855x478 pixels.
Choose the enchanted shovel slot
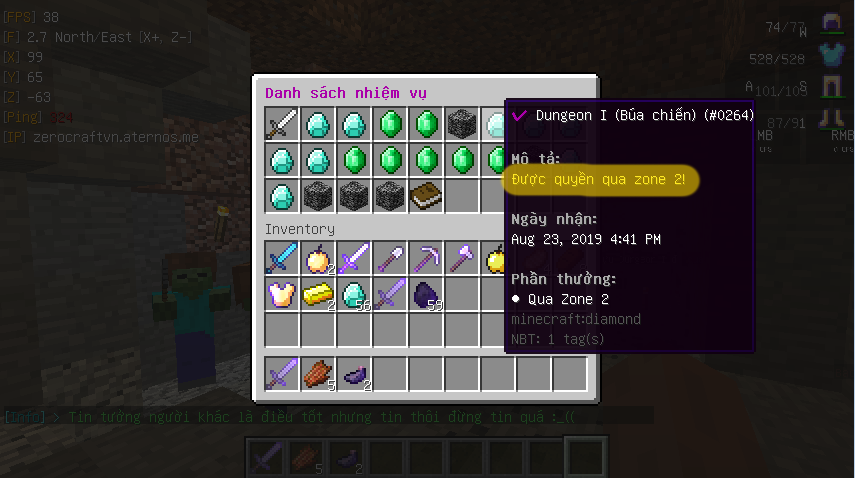[x=390, y=258]
